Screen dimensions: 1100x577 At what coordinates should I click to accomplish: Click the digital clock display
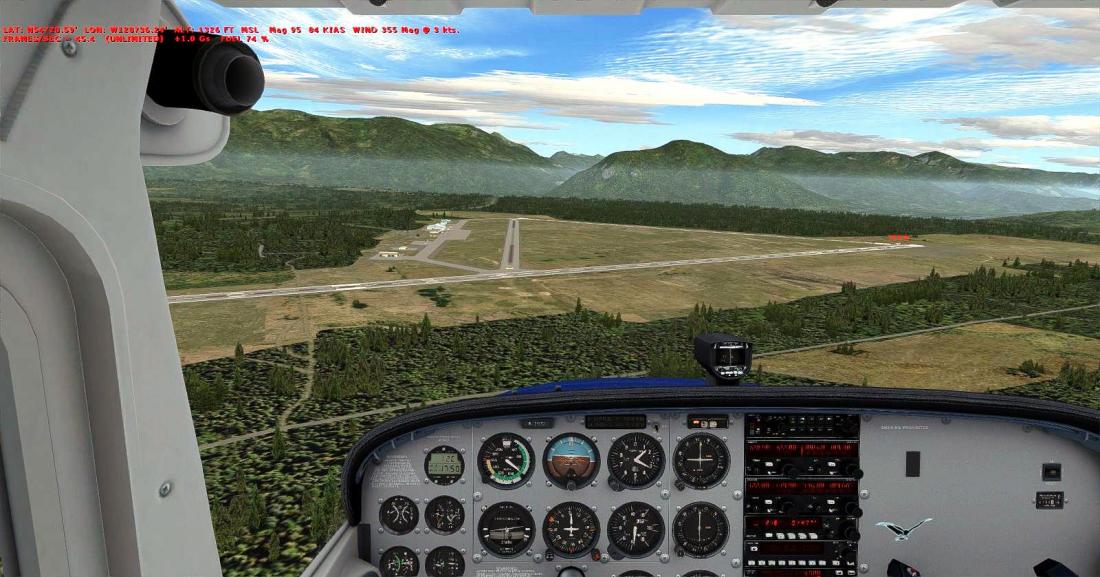point(444,465)
